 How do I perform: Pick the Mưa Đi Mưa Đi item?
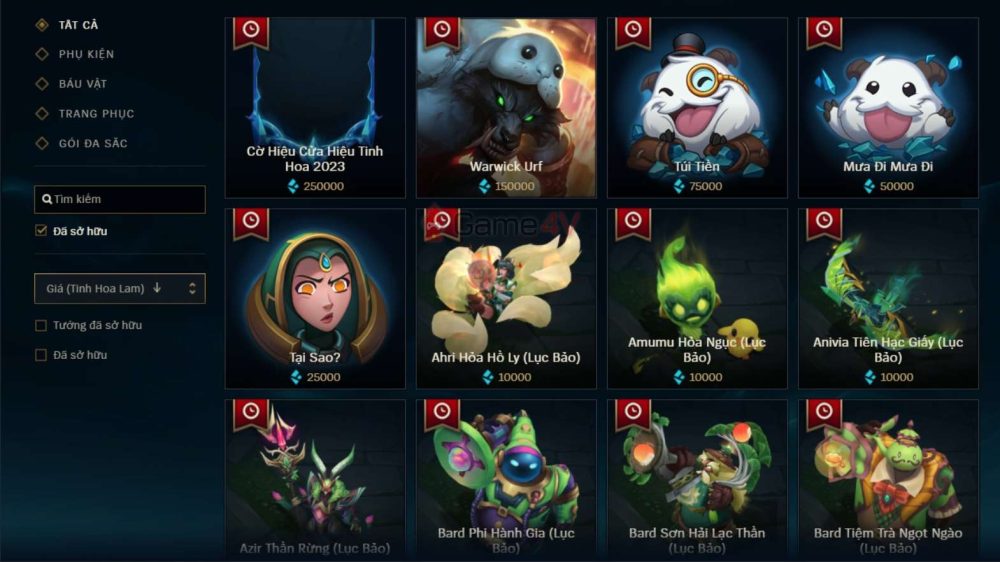pyautogui.click(x=888, y=108)
